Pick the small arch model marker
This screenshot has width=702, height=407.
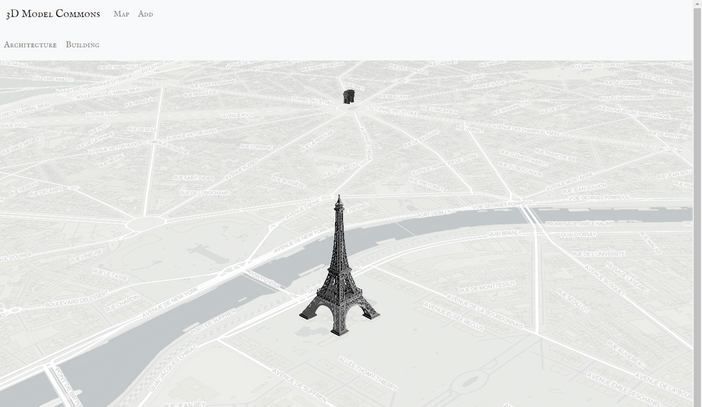(348, 96)
